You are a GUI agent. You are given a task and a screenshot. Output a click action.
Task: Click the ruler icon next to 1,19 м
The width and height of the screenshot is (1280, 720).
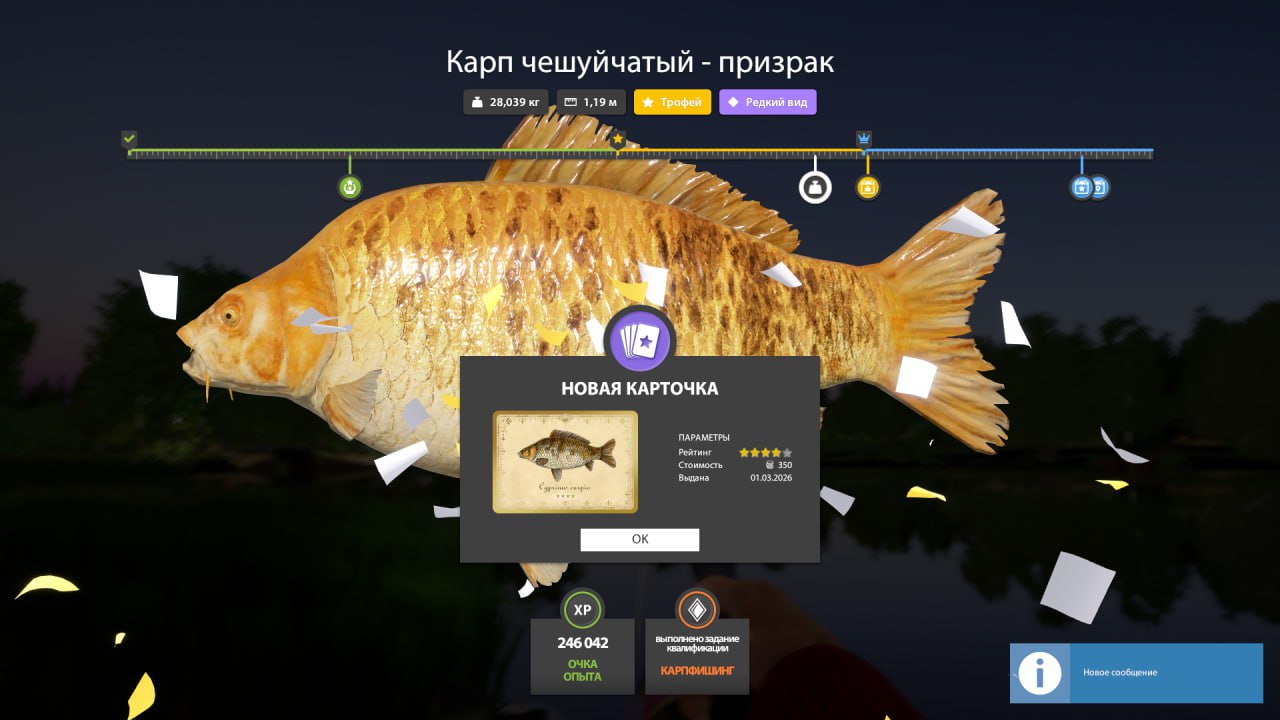570,101
